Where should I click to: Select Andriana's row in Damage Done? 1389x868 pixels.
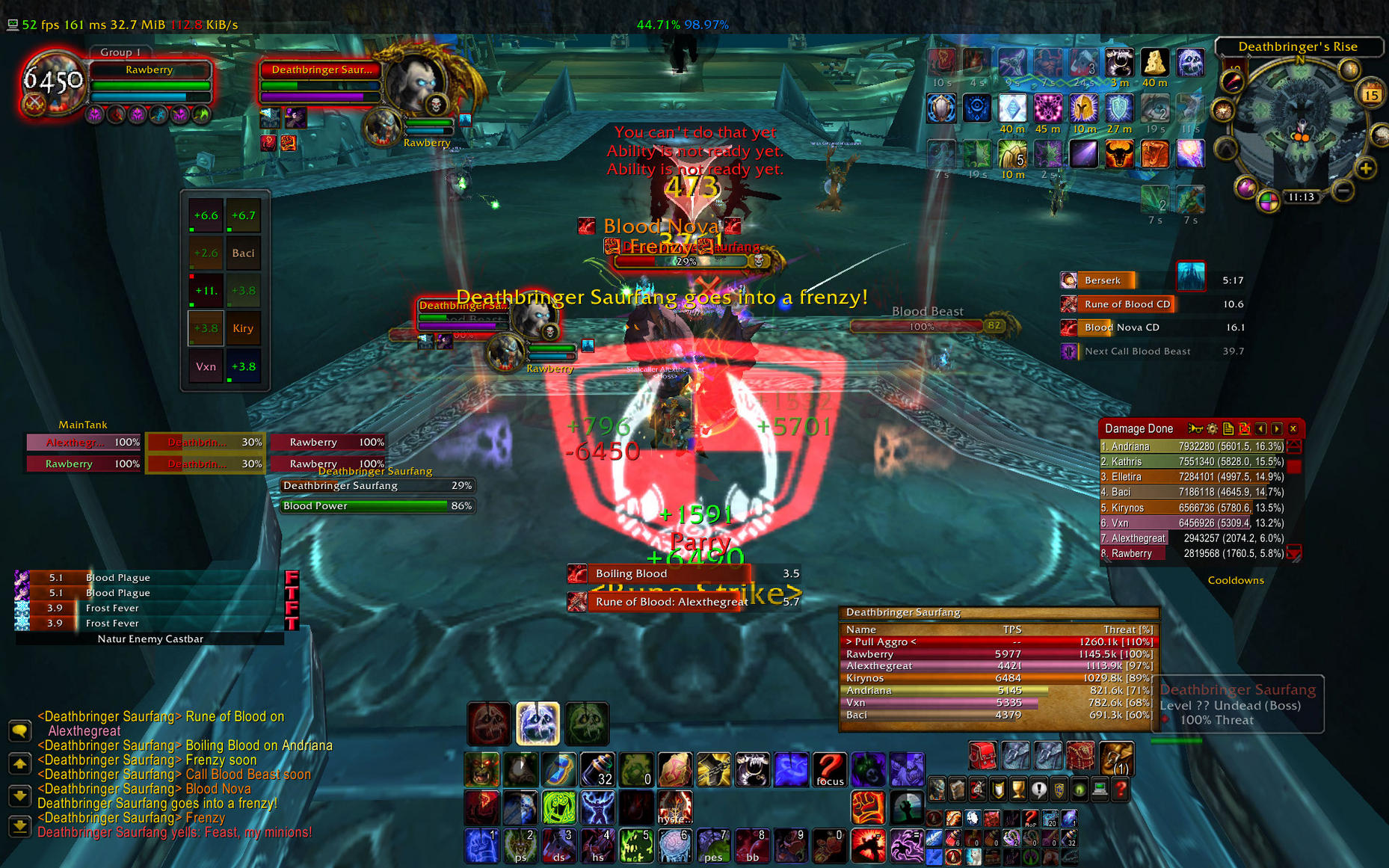coord(1192,446)
